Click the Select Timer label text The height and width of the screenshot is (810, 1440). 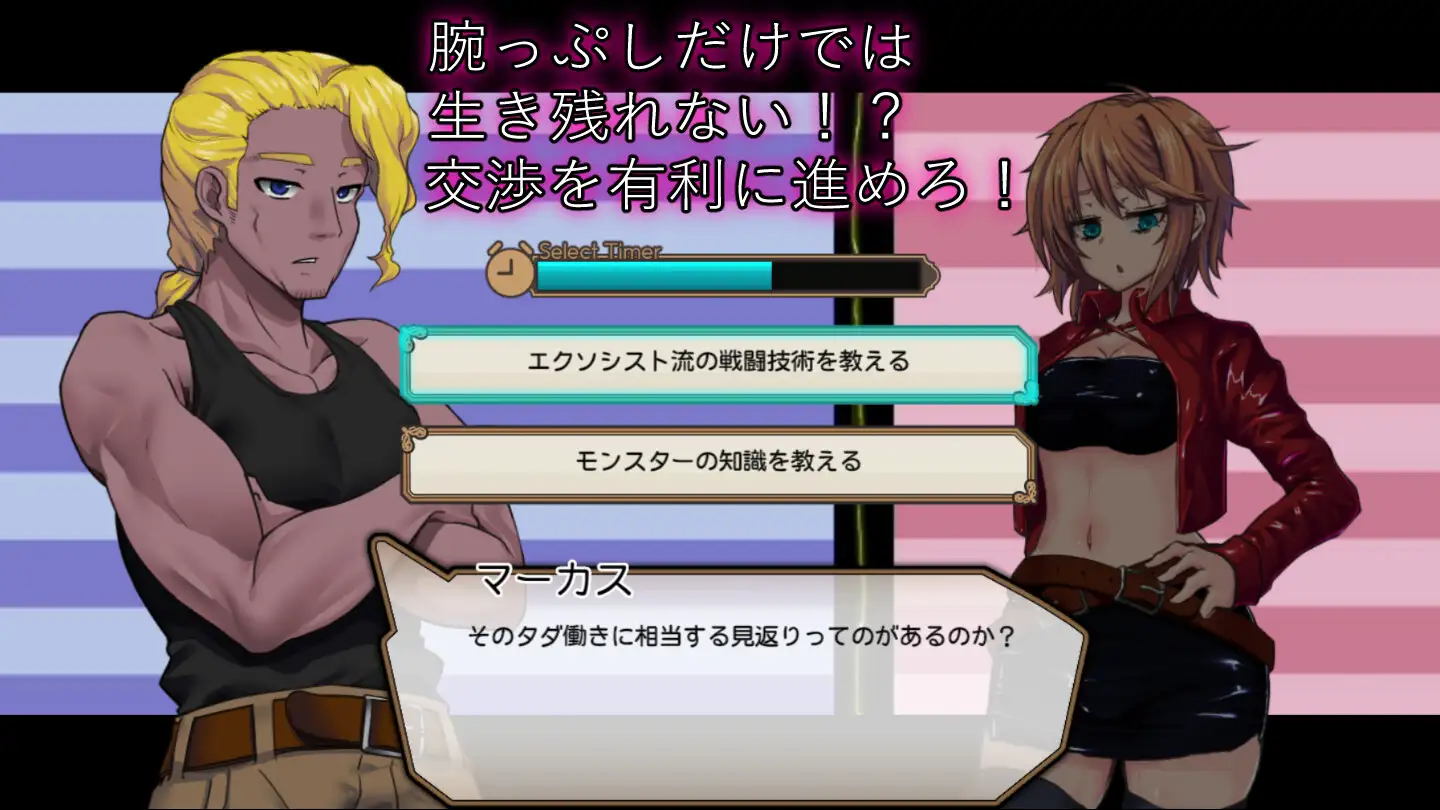tap(600, 253)
